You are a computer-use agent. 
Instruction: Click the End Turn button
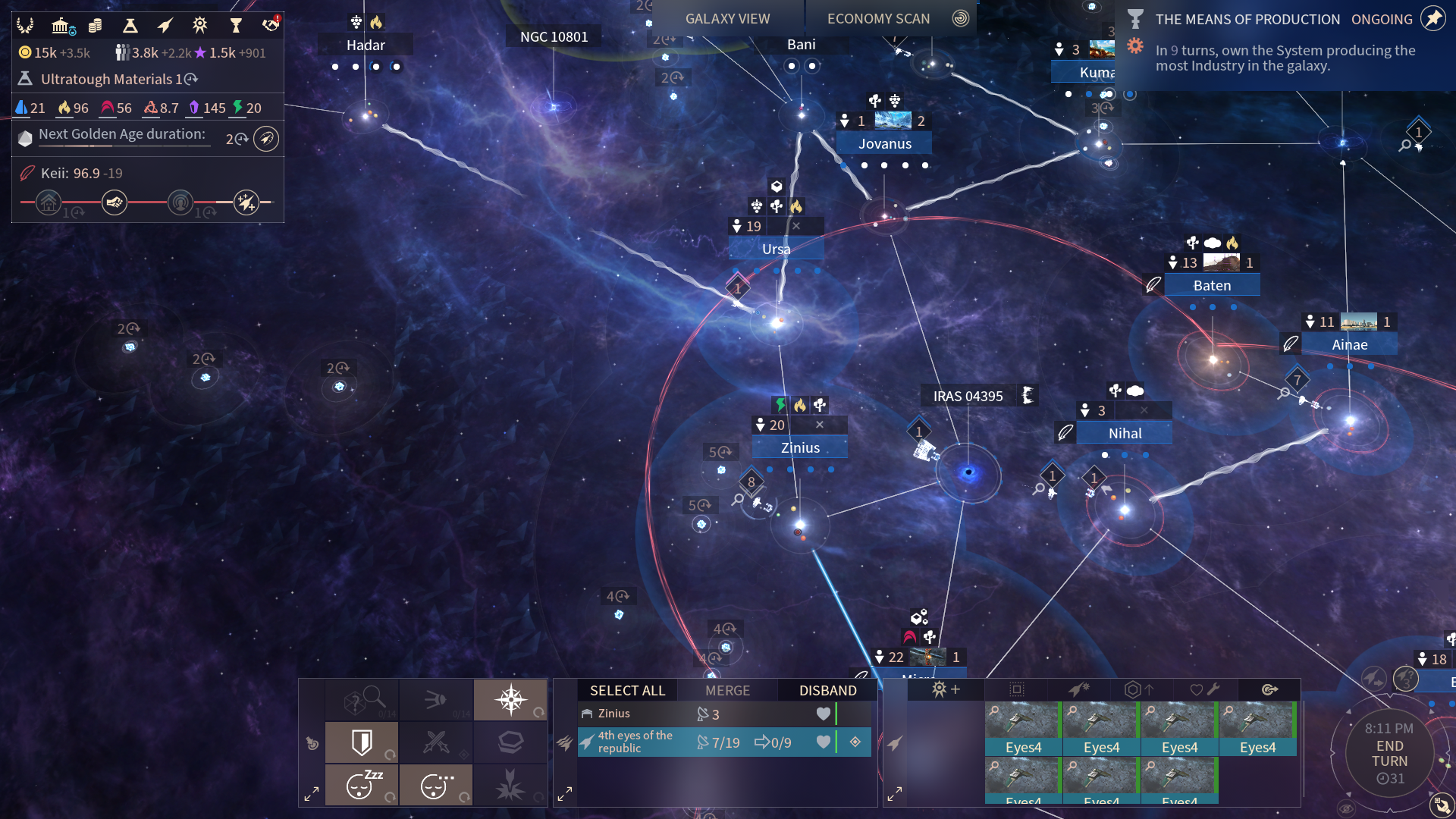point(1389,754)
